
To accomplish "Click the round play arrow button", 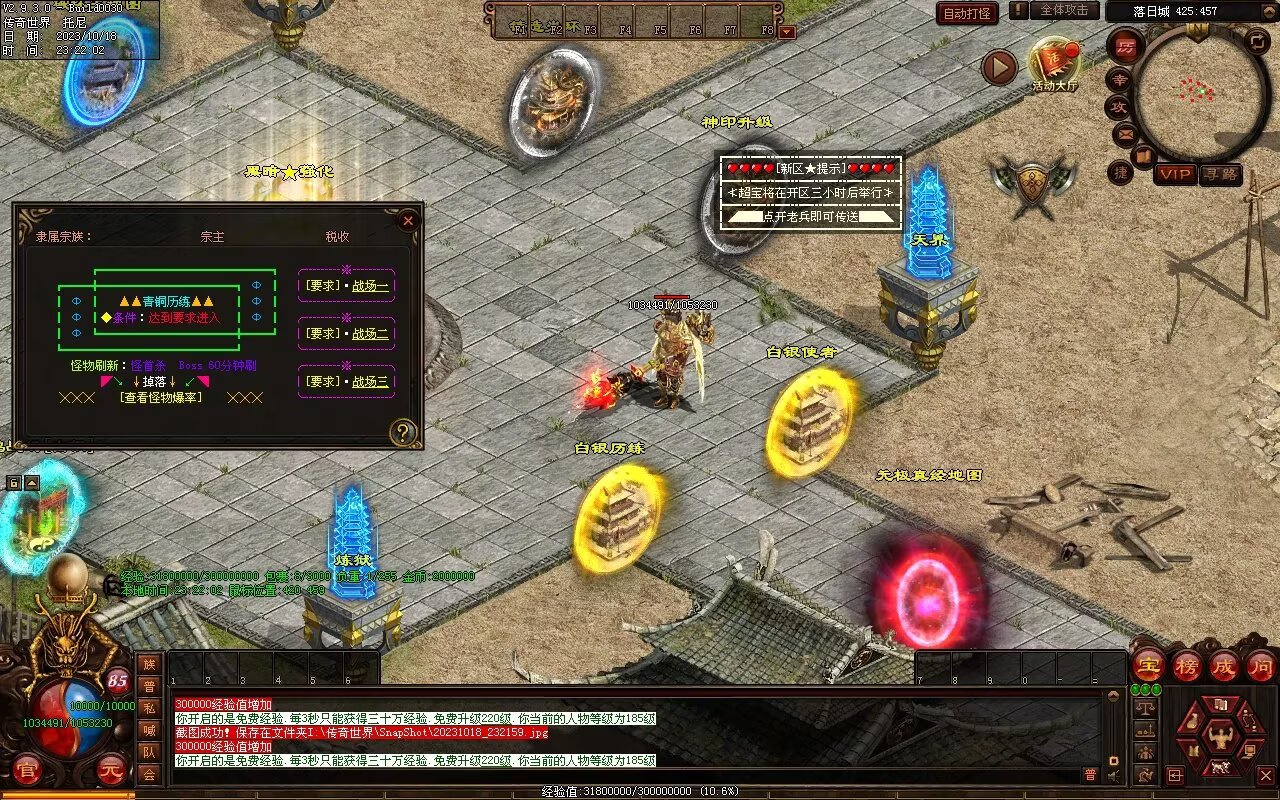I will 998,67.
